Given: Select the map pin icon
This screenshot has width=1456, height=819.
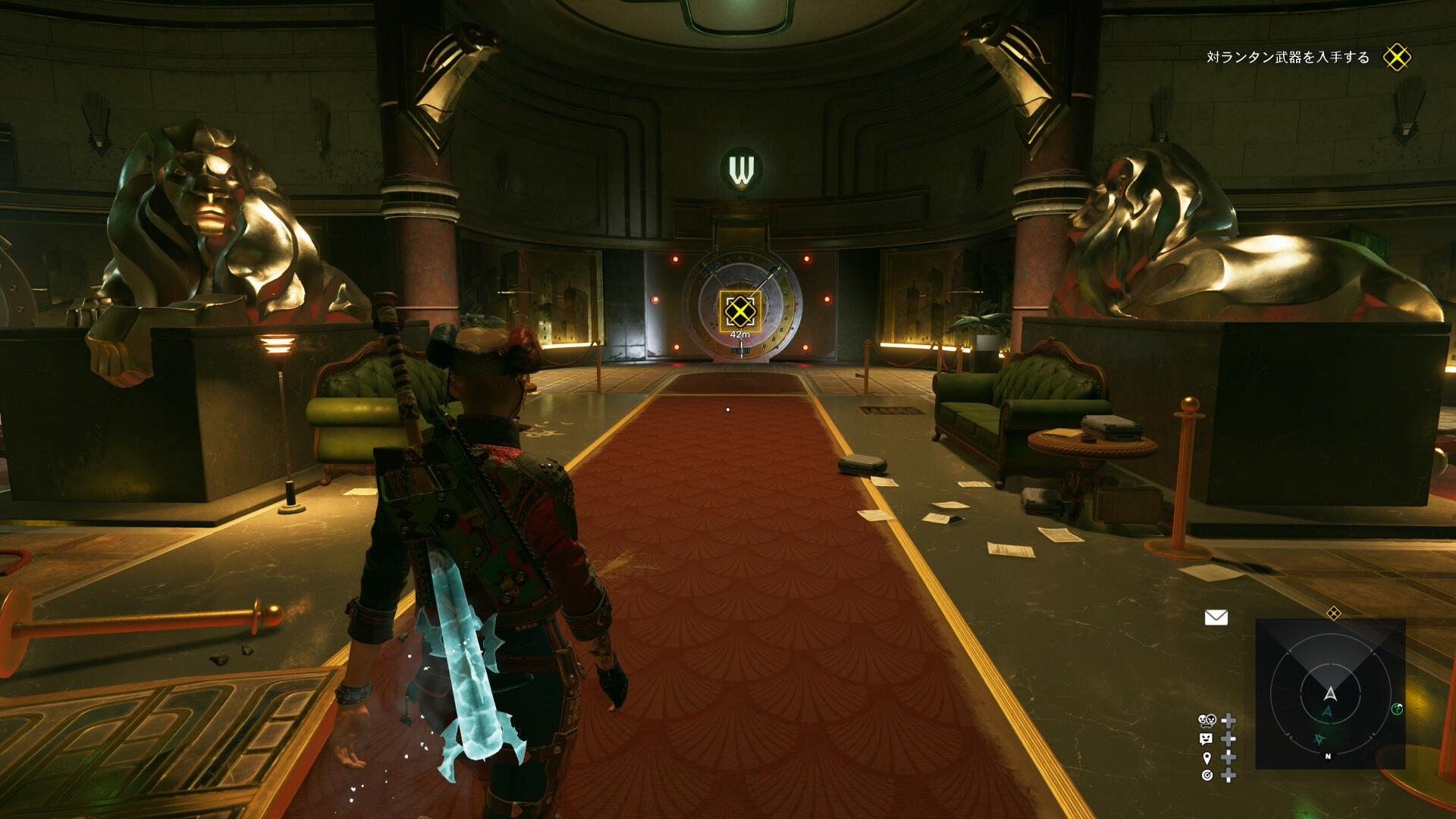Looking at the screenshot, I should (1207, 758).
